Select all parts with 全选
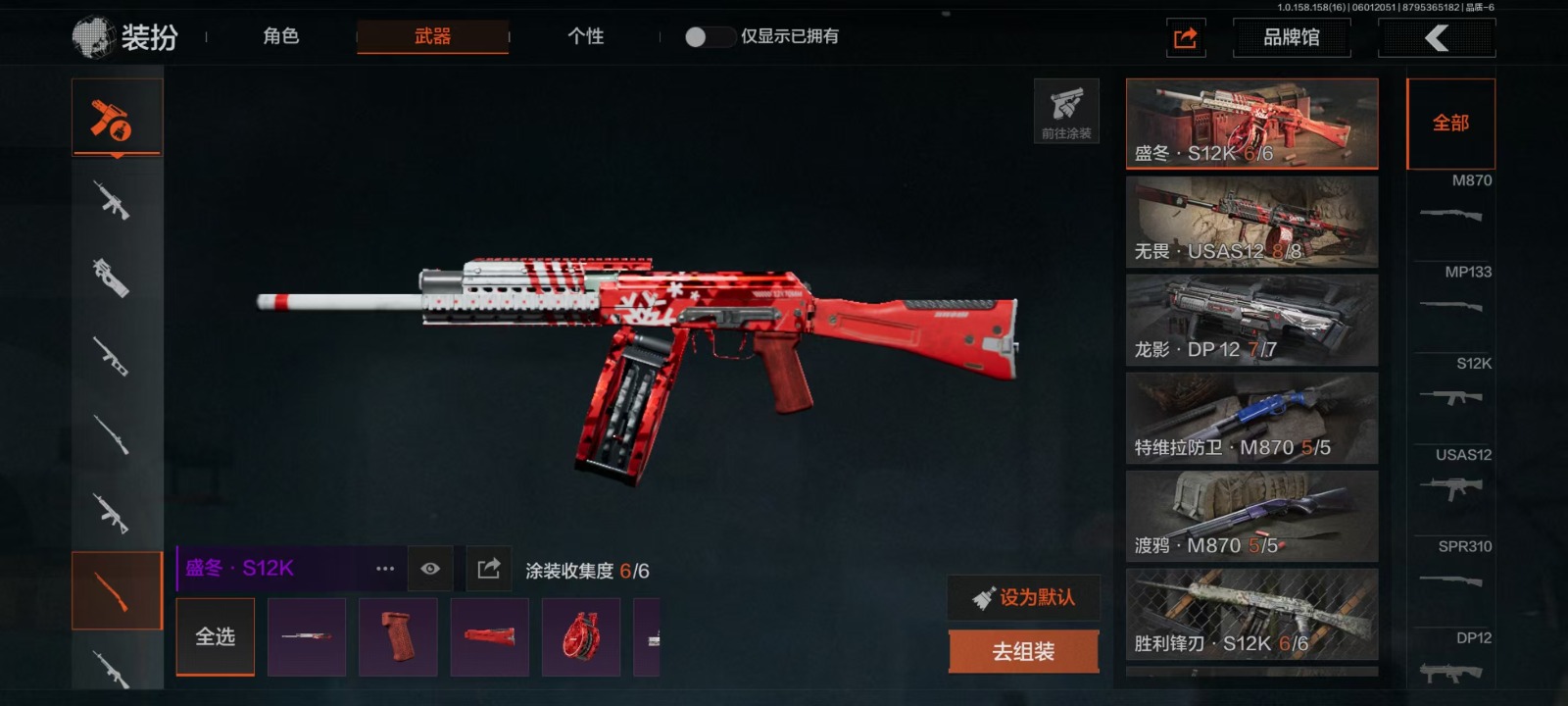1568x706 pixels. tap(216, 636)
